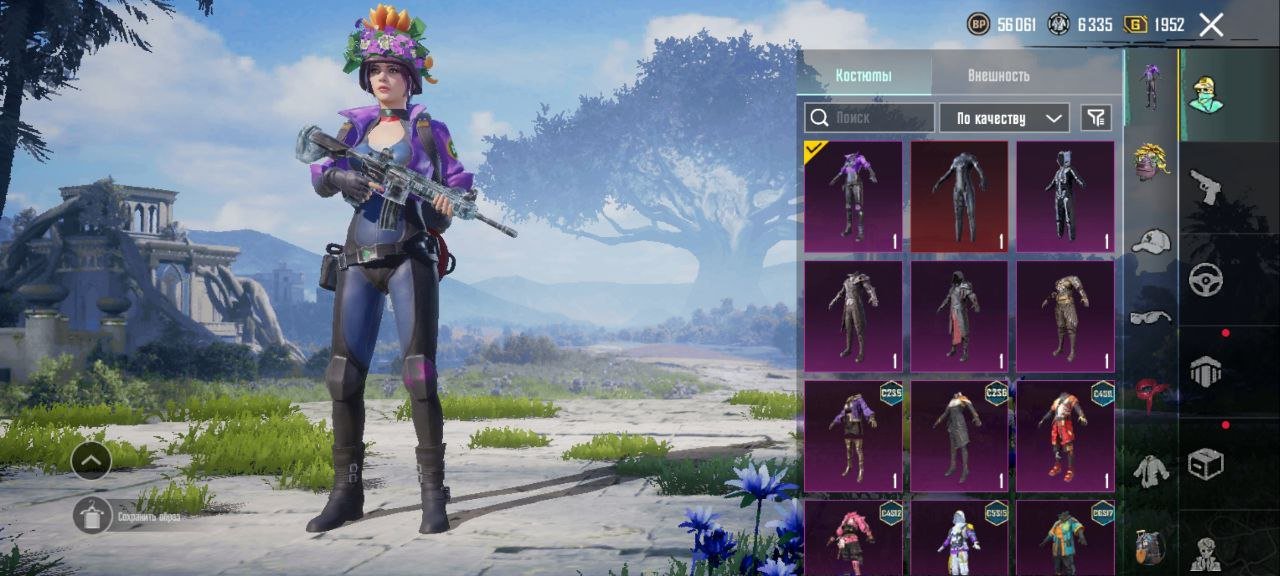The width and height of the screenshot is (1280, 576).
Task: Open the По качеству sorting dropdown
Action: pos(1004,118)
